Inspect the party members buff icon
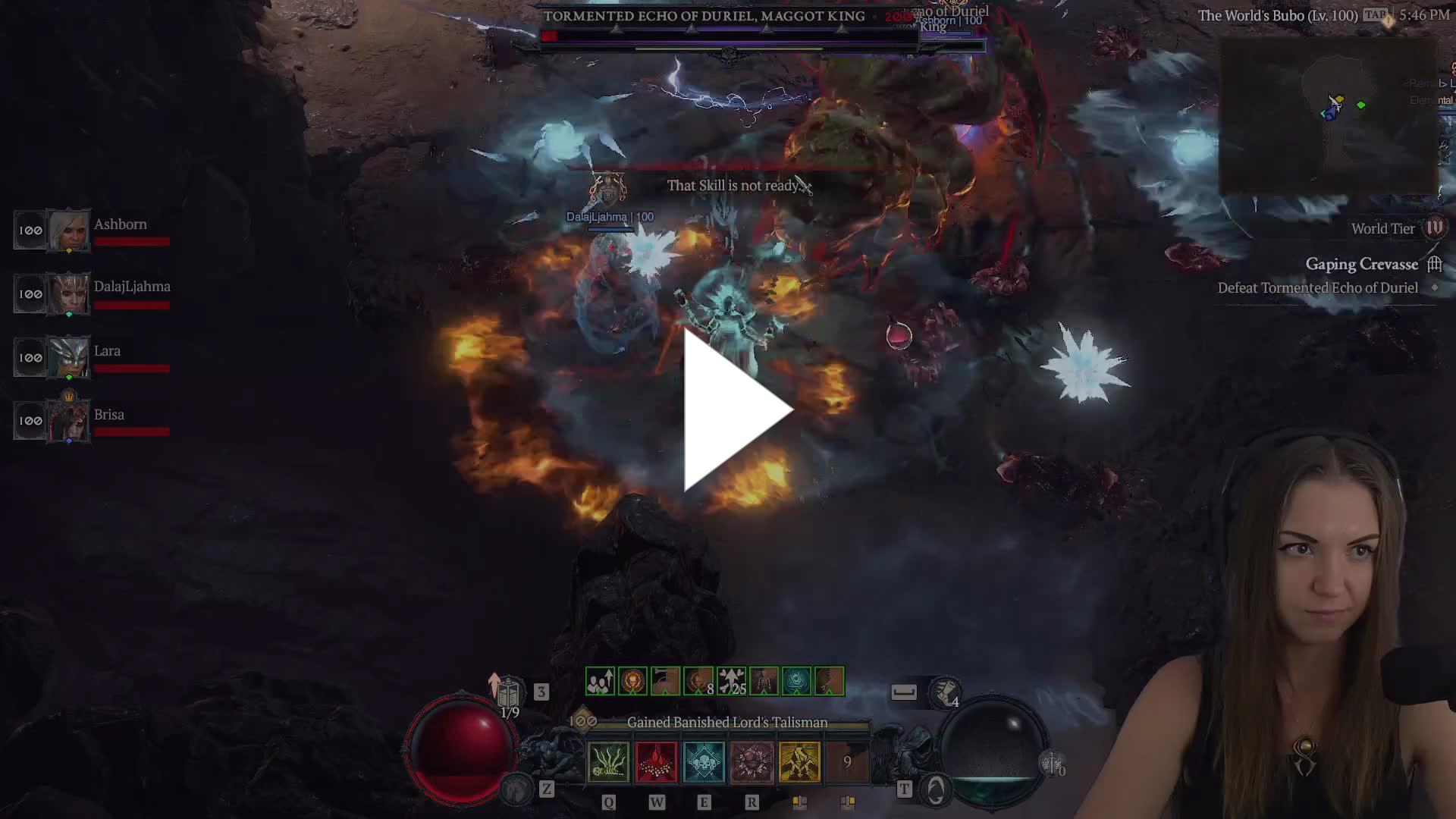The width and height of the screenshot is (1456, 819). tap(600, 682)
